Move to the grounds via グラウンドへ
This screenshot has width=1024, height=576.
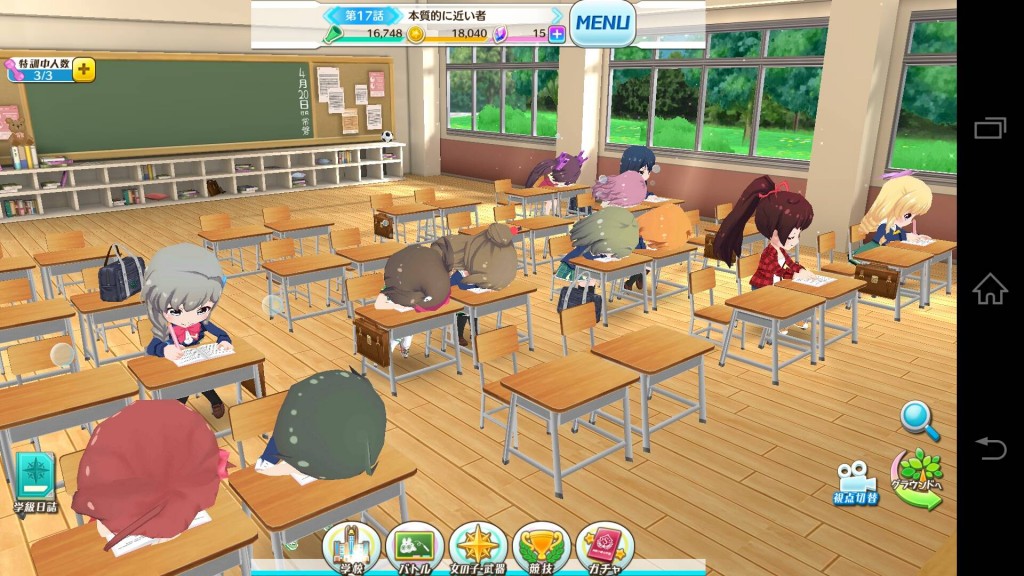pyautogui.click(x=918, y=479)
